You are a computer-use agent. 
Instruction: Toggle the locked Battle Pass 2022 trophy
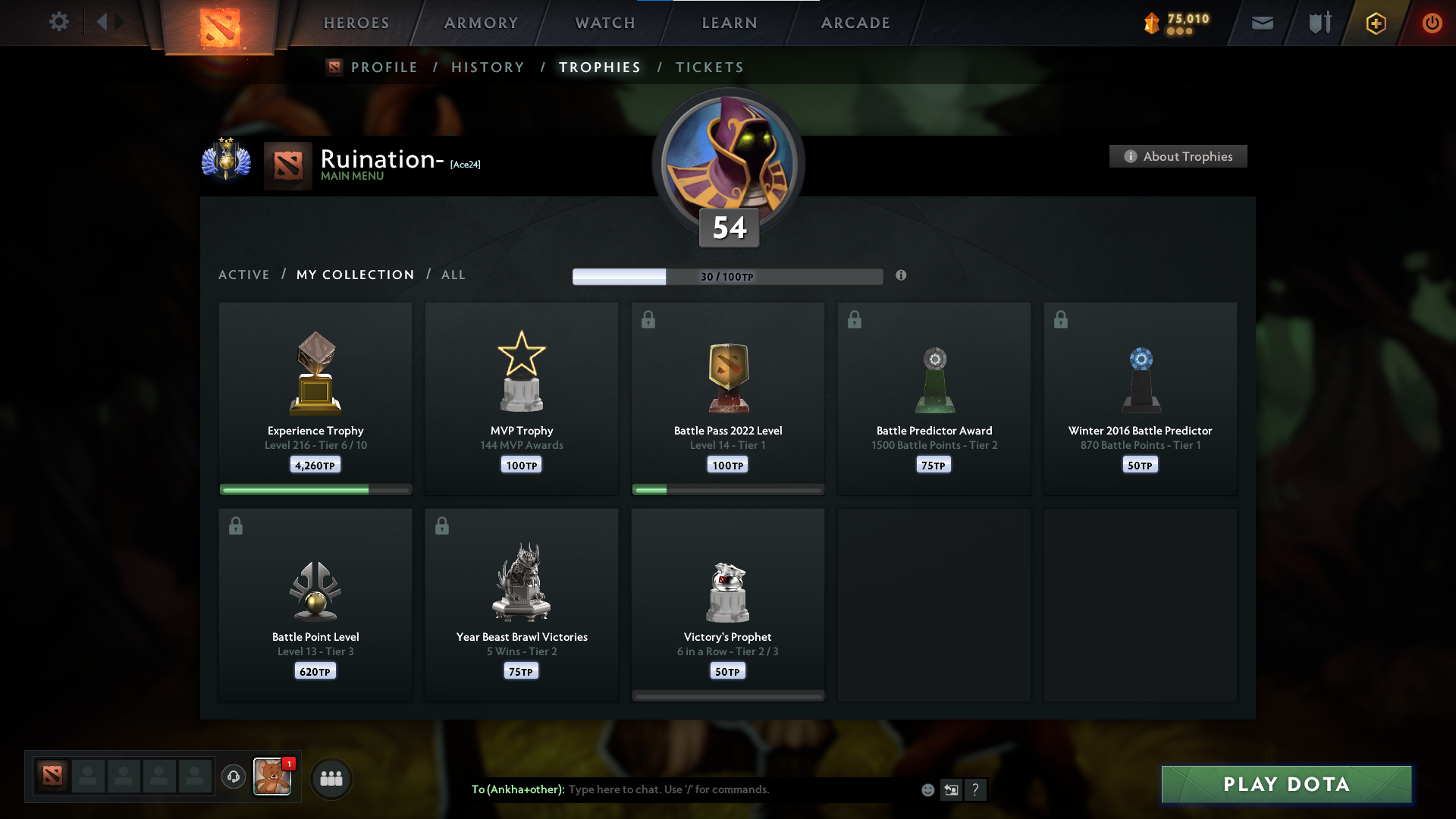(x=648, y=319)
